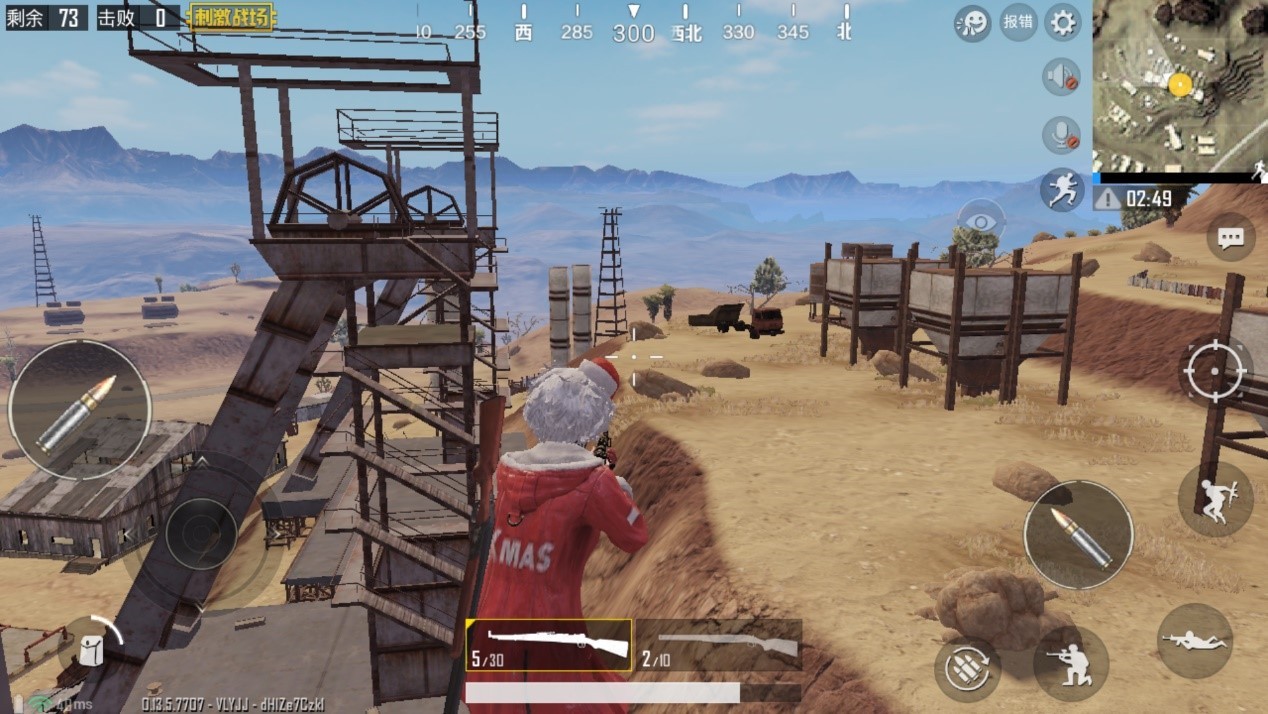Image resolution: width=1268 pixels, height=714 pixels.
Task: Open the quick chat message bubble
Action: tap(1230, 237)
